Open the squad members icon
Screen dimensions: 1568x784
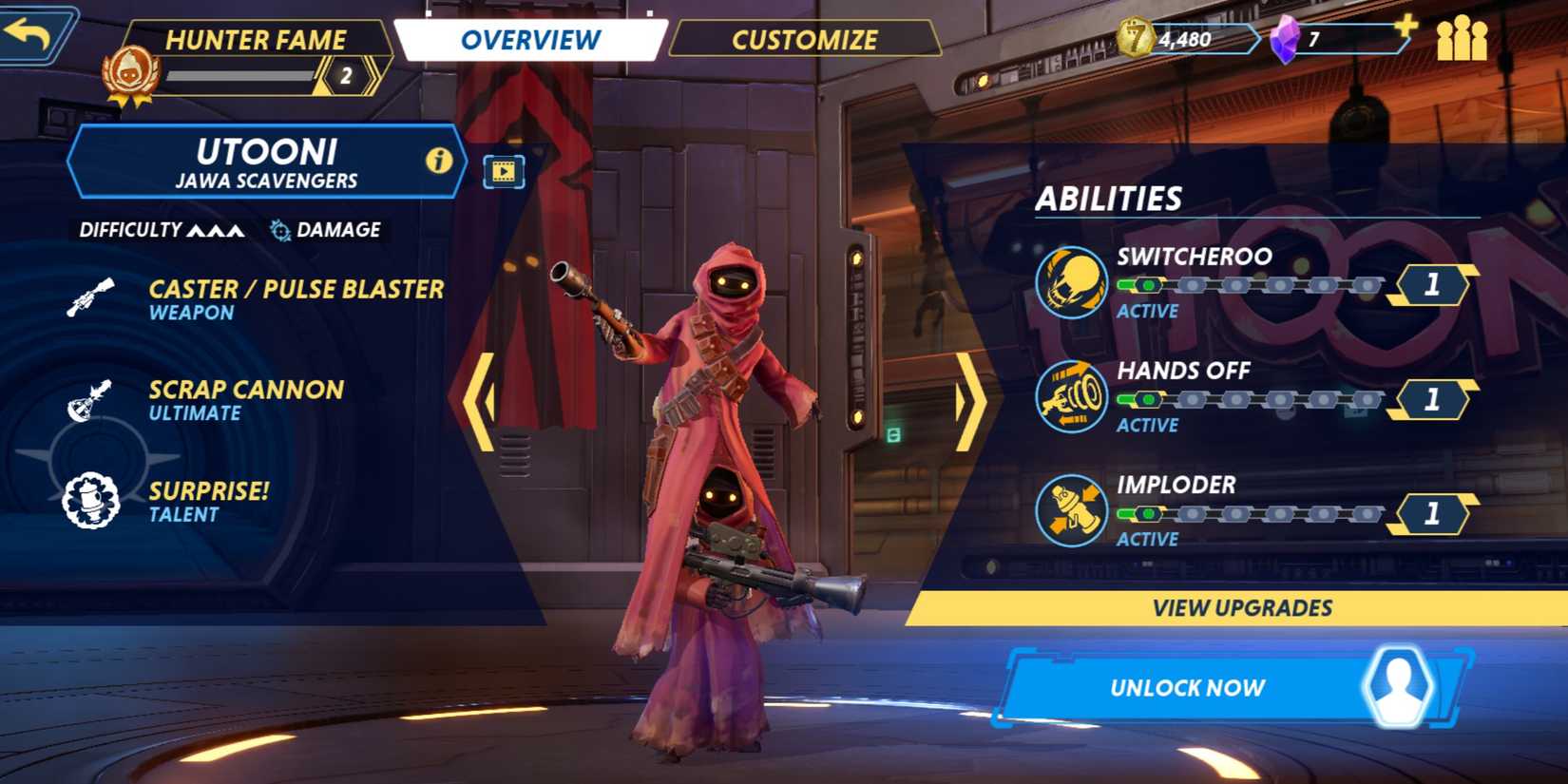click(x=1461, y=40)
